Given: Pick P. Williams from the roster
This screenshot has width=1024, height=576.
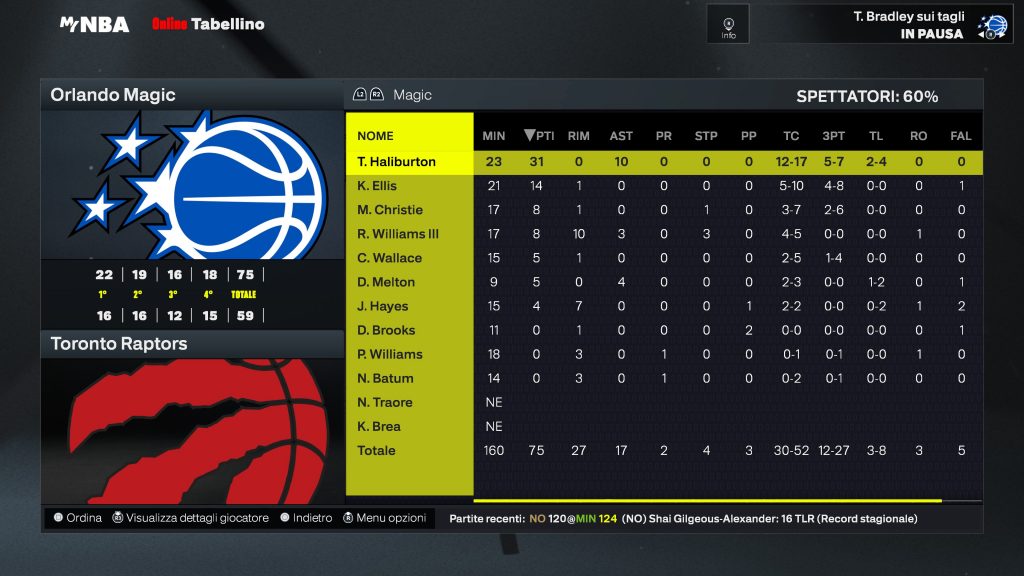Looking at the screenshot, I should pos(390,354).
